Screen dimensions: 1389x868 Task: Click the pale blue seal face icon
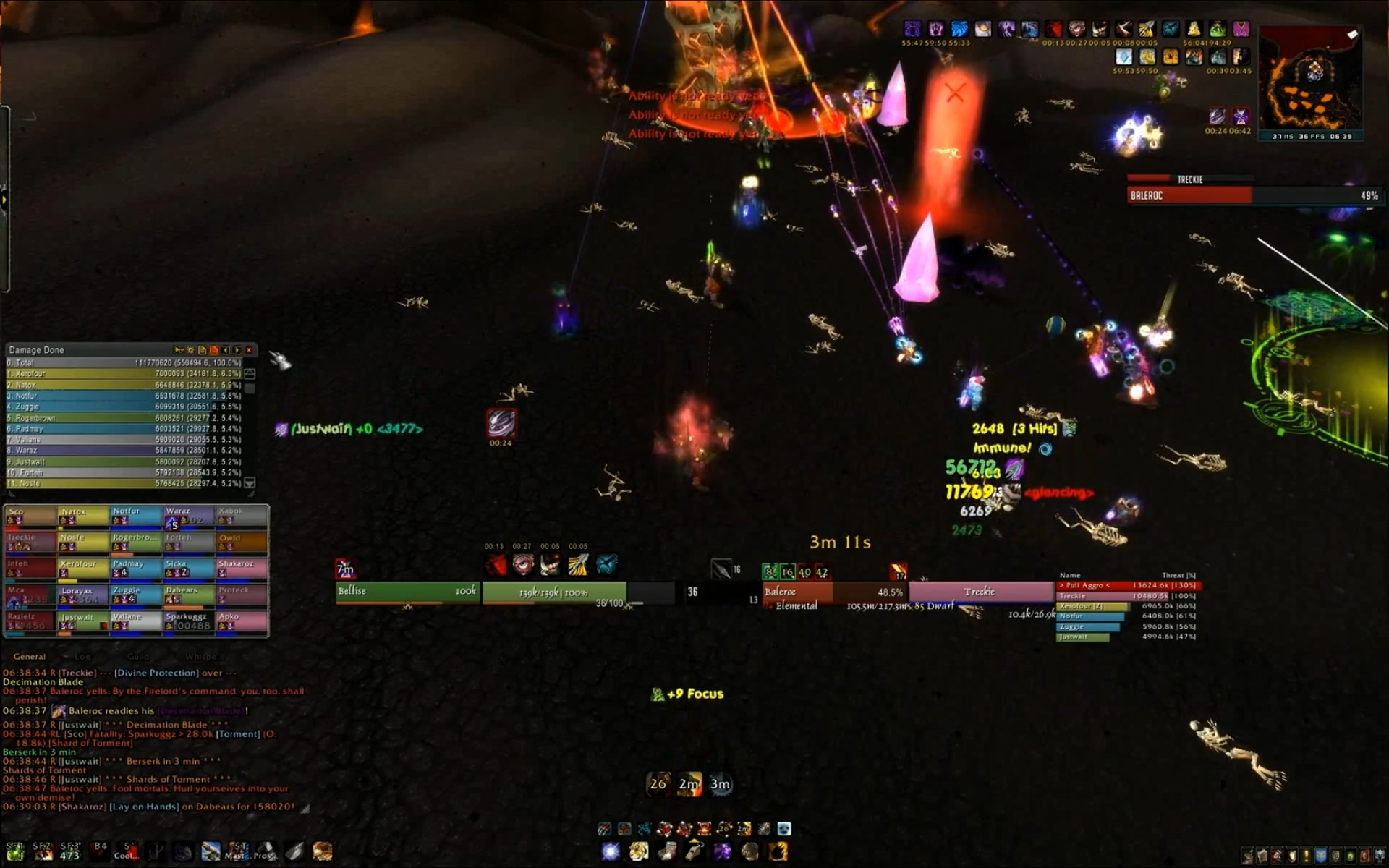click(x=784, y=829)
